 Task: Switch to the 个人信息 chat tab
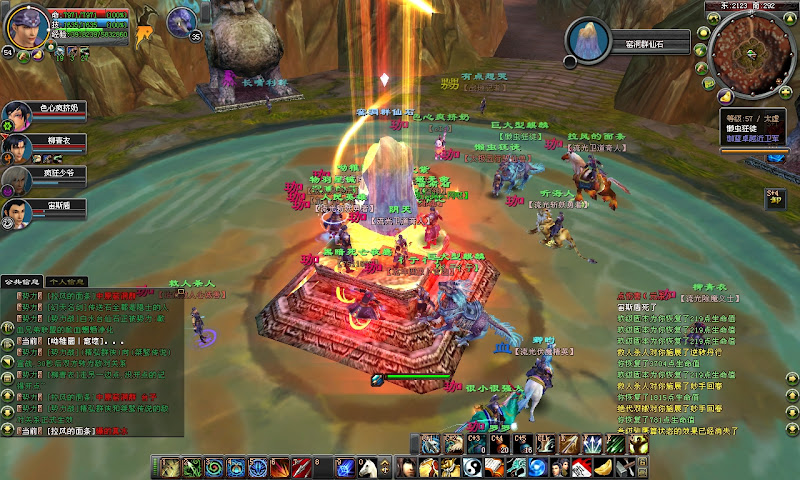point(67,283)
